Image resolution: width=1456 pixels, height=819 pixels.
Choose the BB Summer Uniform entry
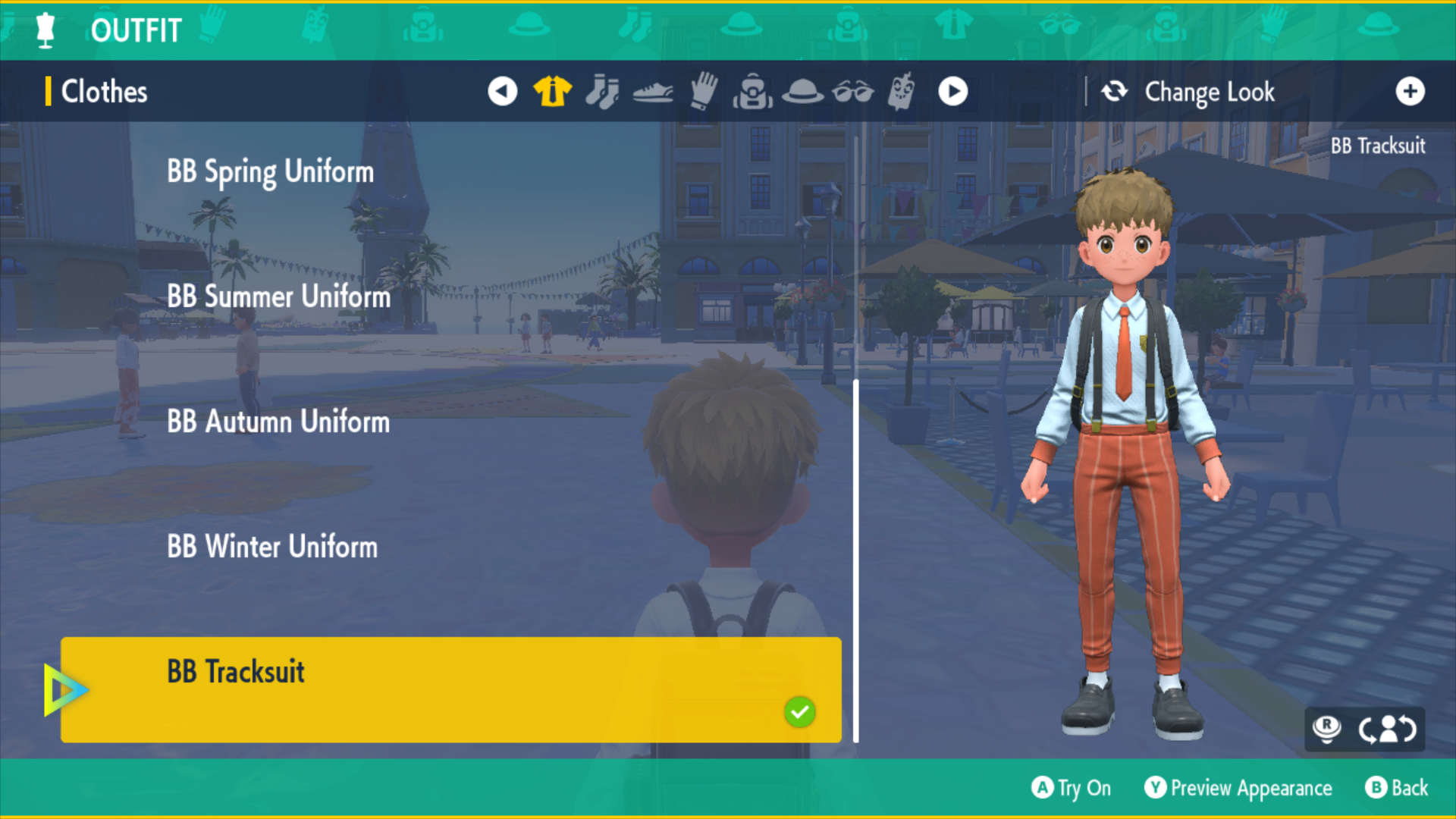click(x=278, y=297)
